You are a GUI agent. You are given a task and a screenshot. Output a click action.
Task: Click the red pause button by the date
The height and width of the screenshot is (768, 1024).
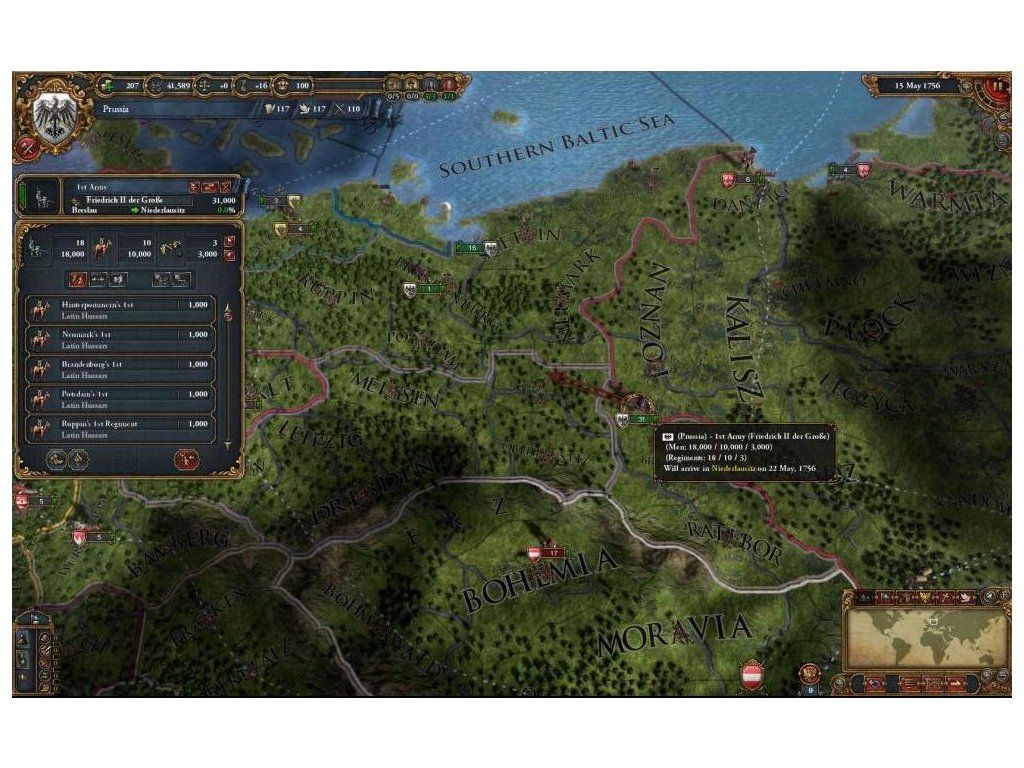point(997,86)
